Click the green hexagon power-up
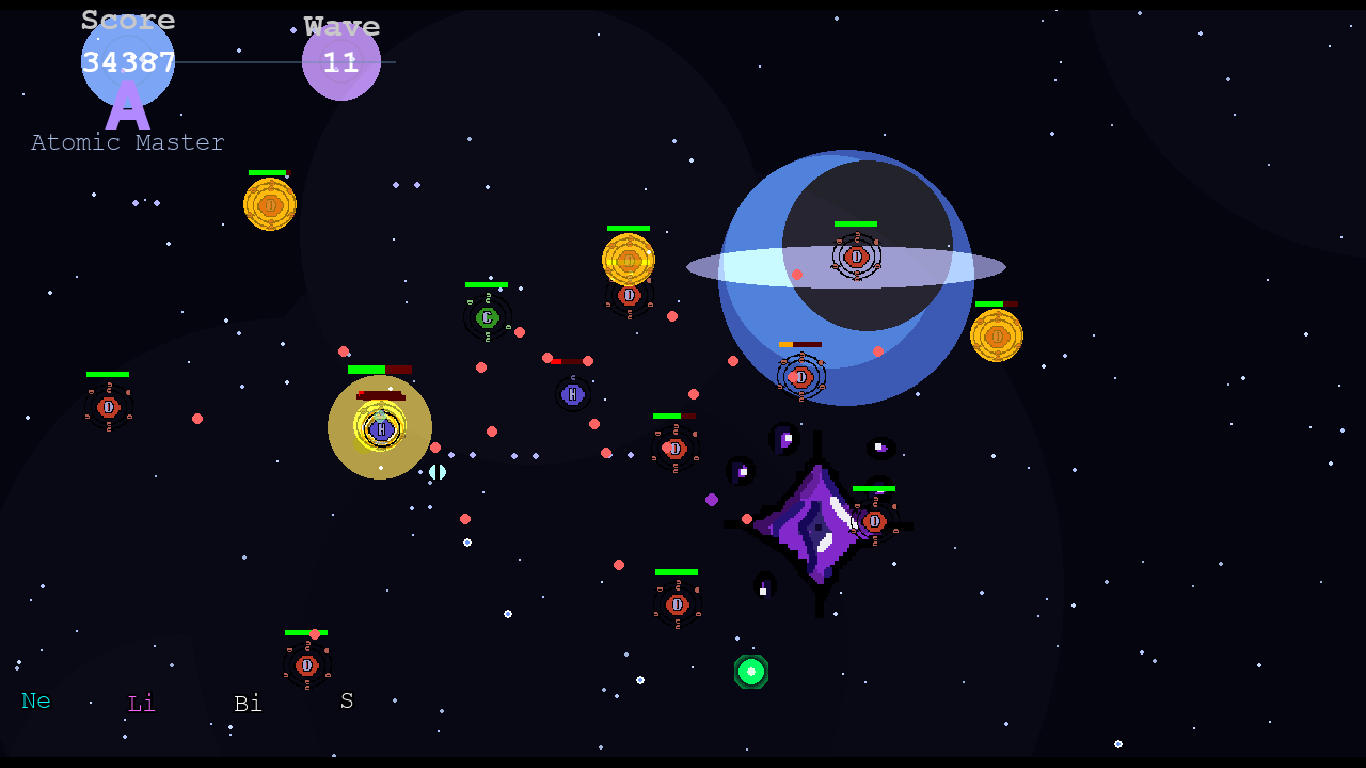1366x768 pixels. tap(752, 673)
